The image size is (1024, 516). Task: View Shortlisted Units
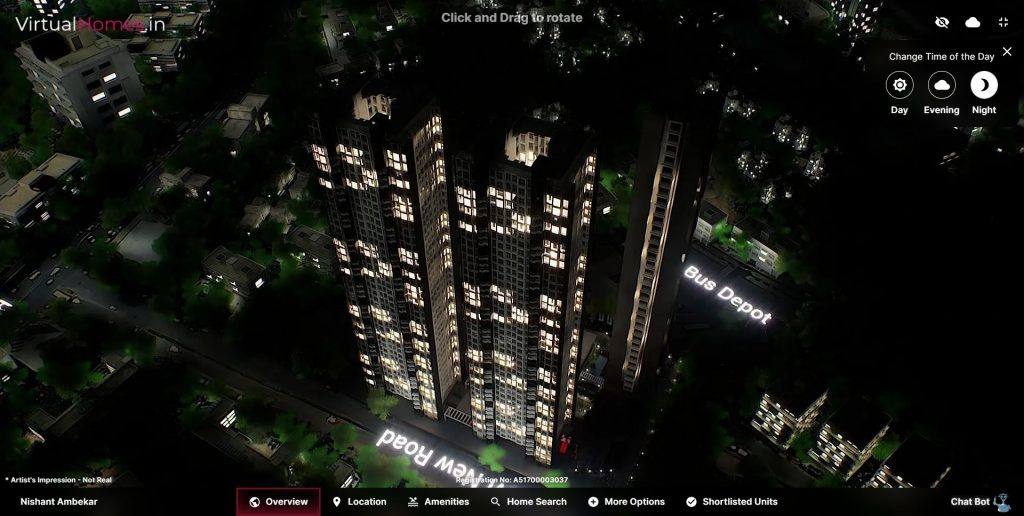pos(731,502)
